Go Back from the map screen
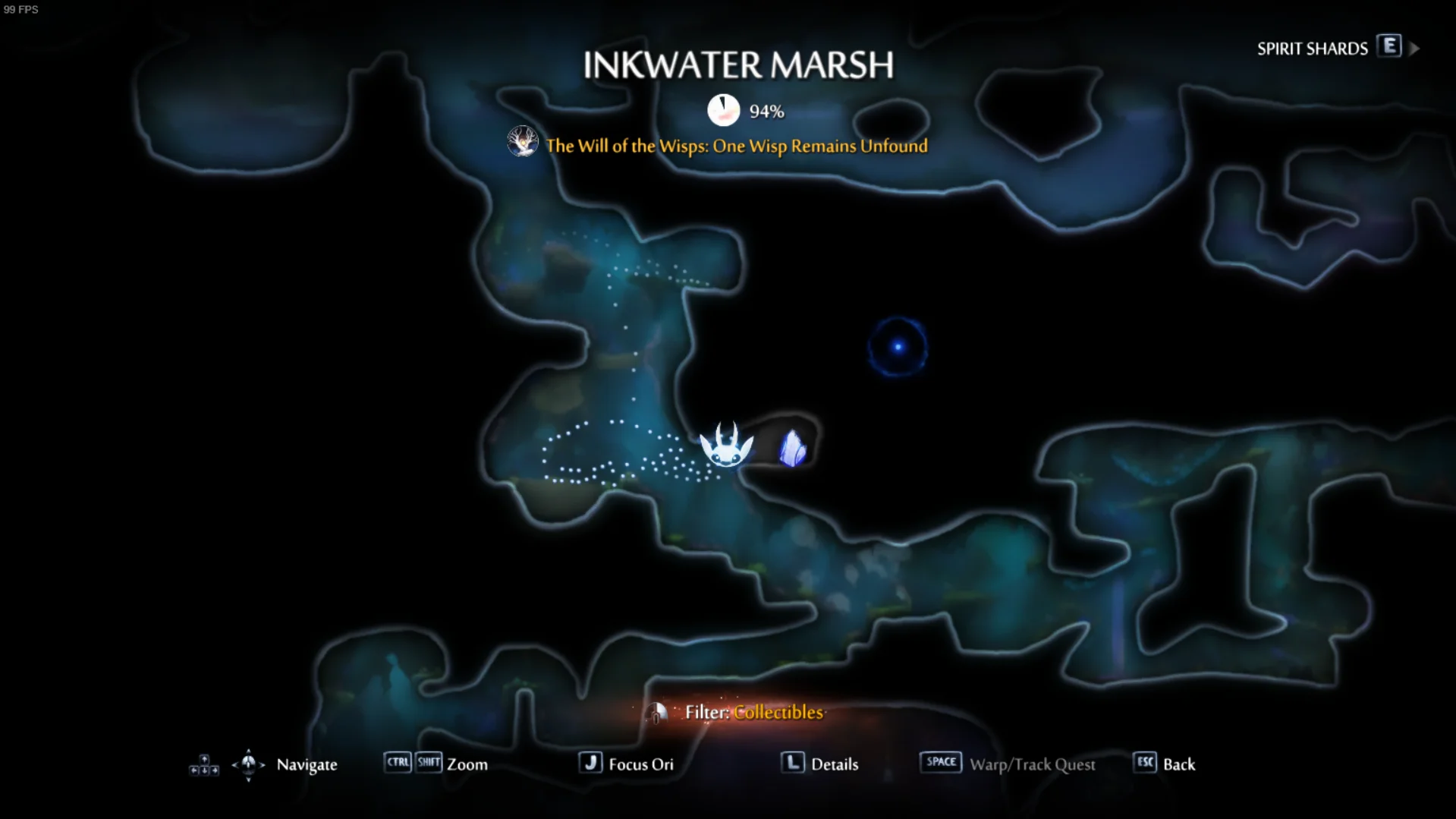1456x819 pixels. point(1164,764)
